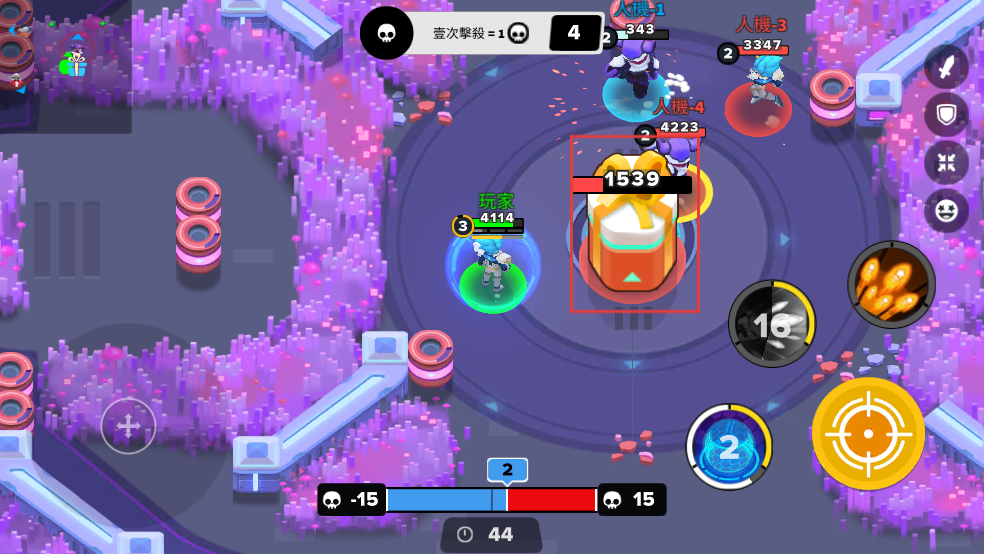Activate the fiery missile barrage skill
Image resolution: width=984 pixels, height=554 pixels.
[891, 285]
